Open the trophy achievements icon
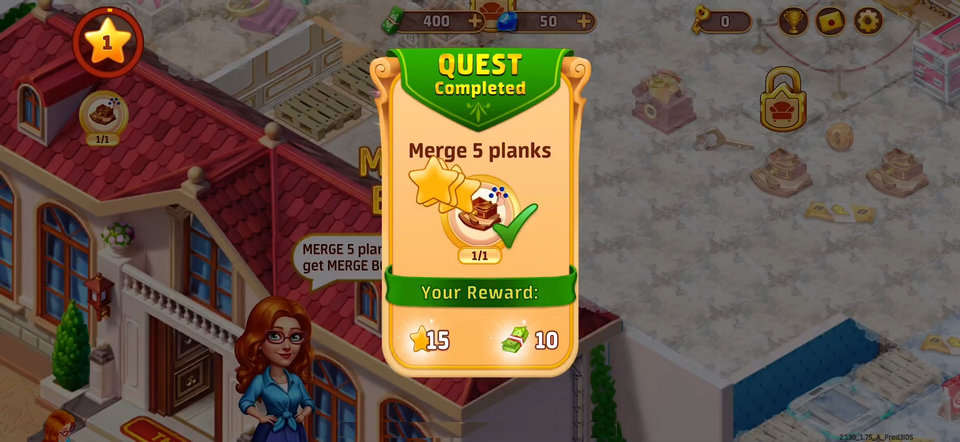The height and width of the screenshot is (442, 960). point(793,21)
